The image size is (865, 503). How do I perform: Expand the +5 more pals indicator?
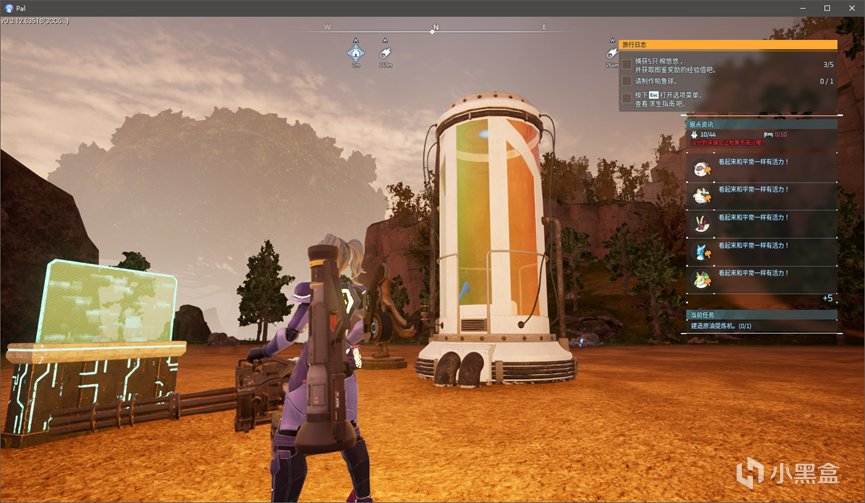[x=827, y=298]
